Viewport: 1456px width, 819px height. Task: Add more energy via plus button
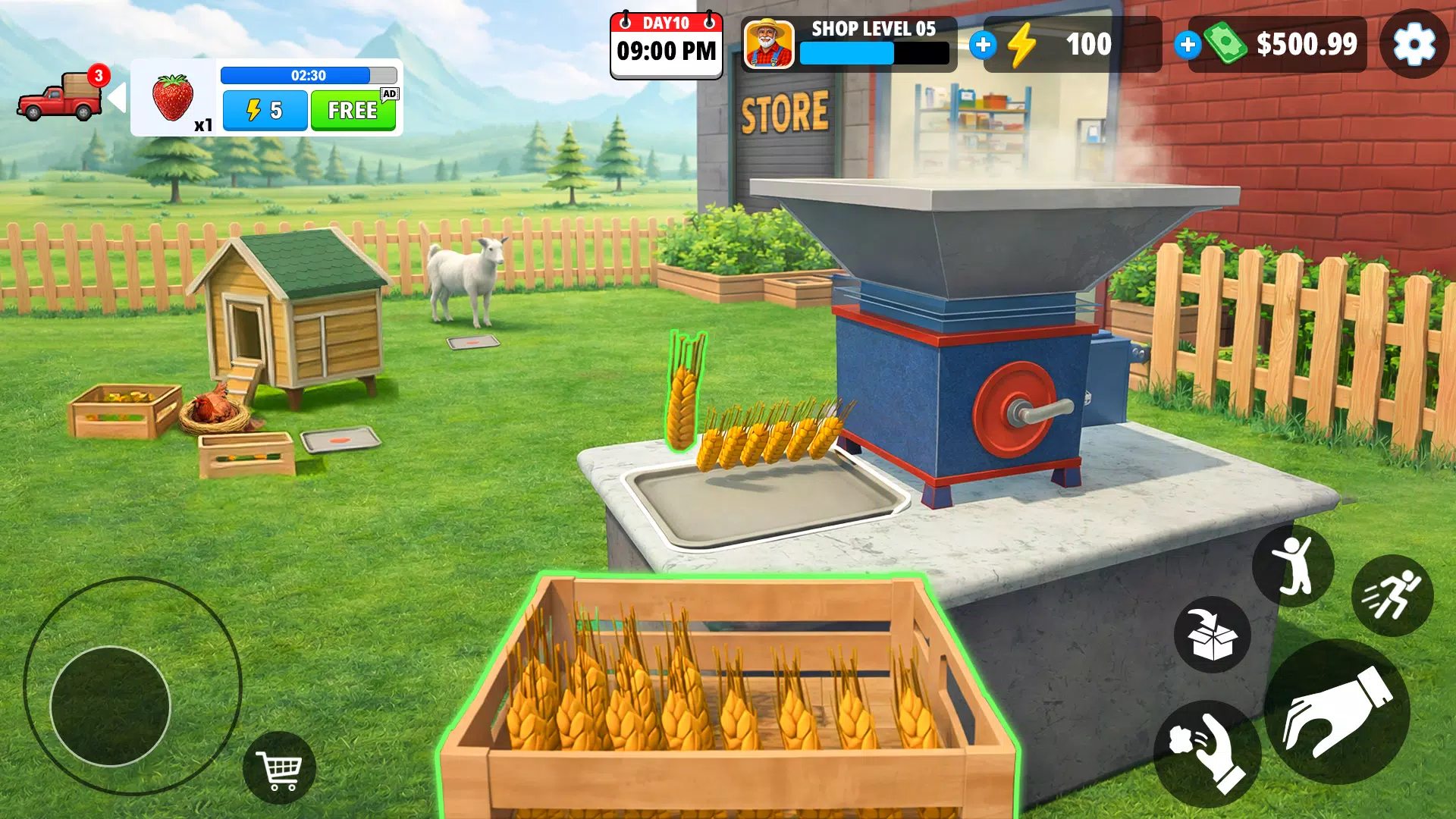pyautogui.click(x=984, y=45)
